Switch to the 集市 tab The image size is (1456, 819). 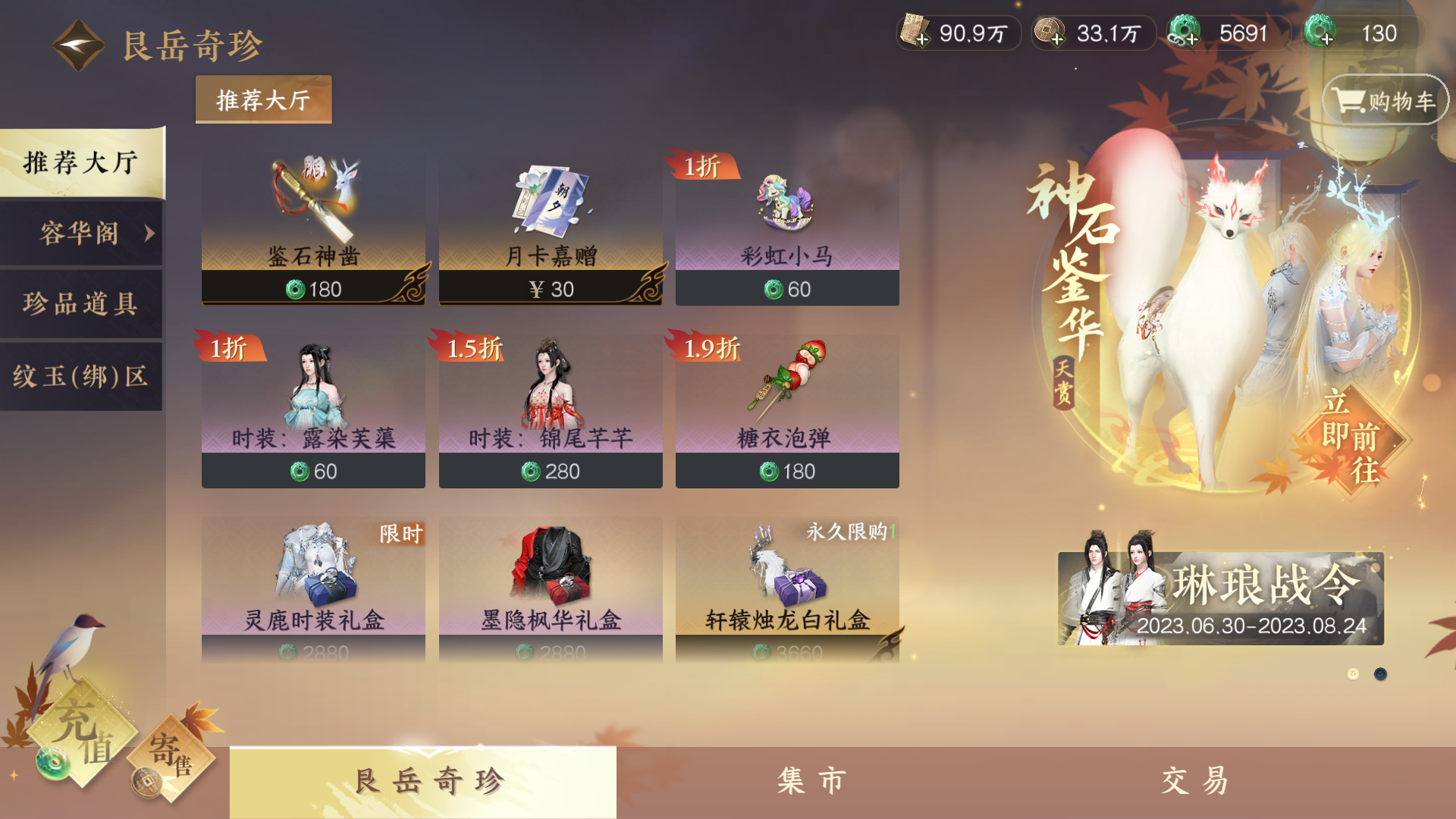811,779
